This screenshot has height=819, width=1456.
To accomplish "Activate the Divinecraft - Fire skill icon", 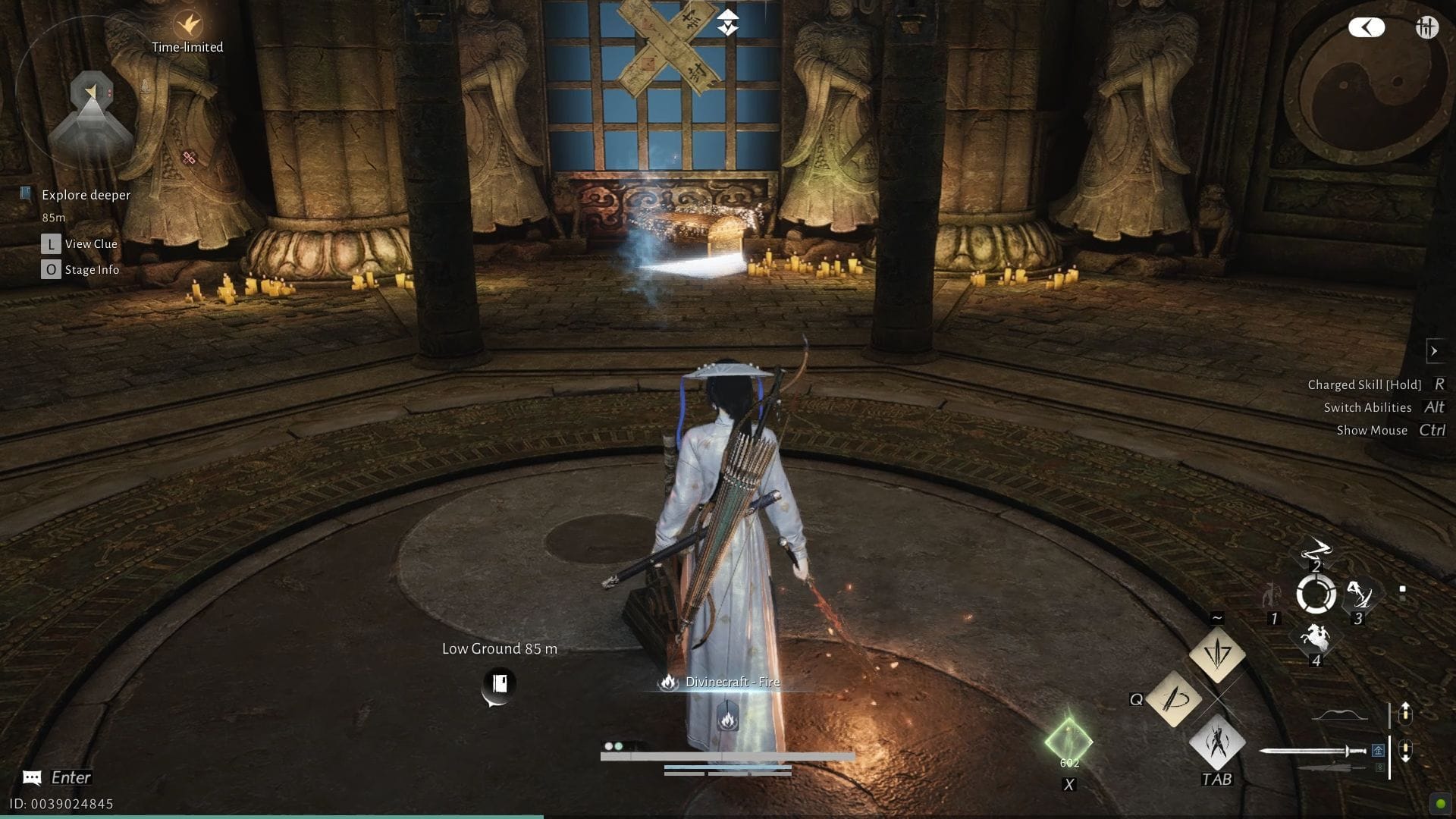I will (x=727, y=717).
